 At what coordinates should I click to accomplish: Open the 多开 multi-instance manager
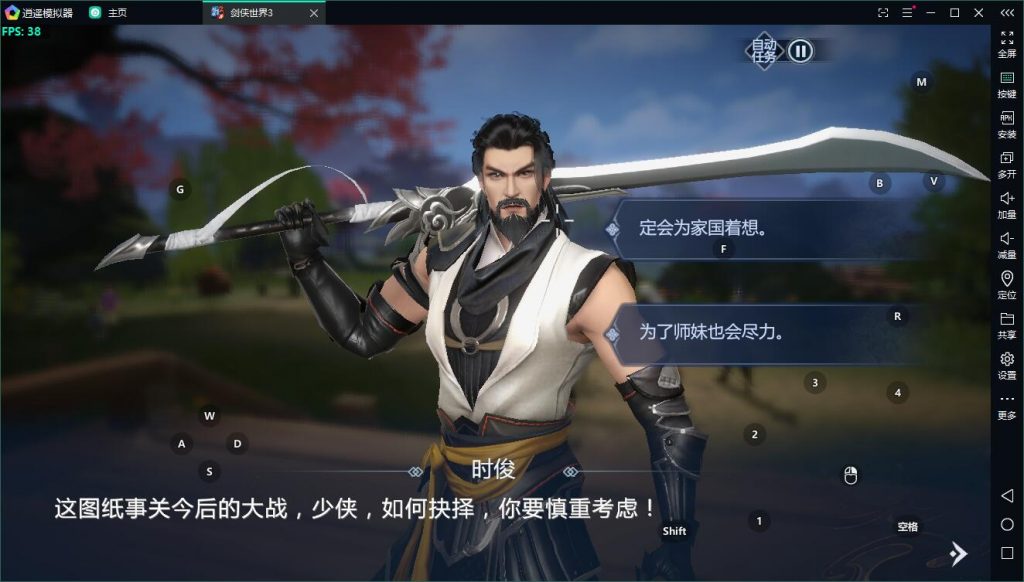pyautogui.click(x=1007, y=164)
